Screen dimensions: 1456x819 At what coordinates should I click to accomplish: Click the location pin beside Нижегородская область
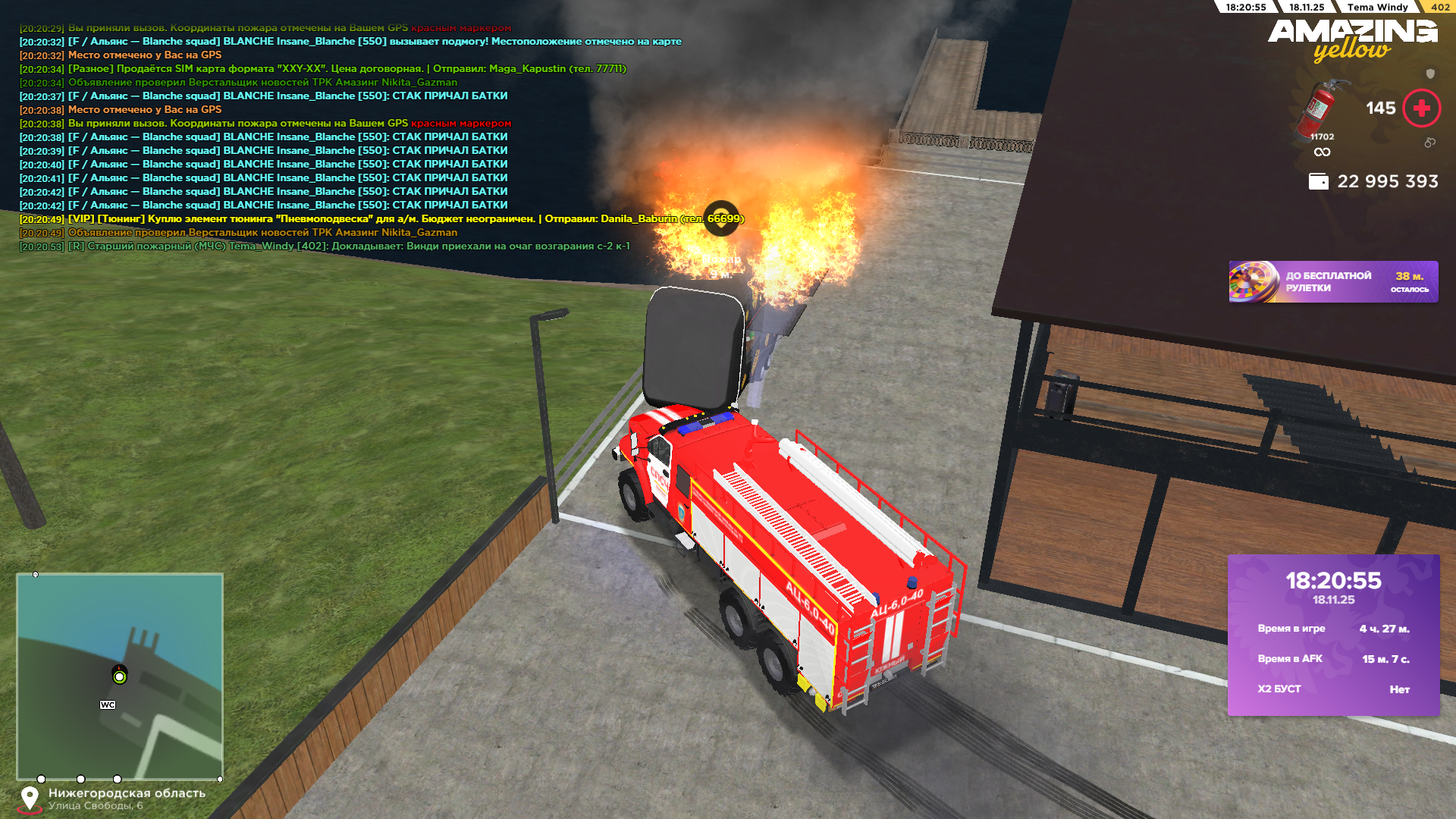click(x=30, y=799)
